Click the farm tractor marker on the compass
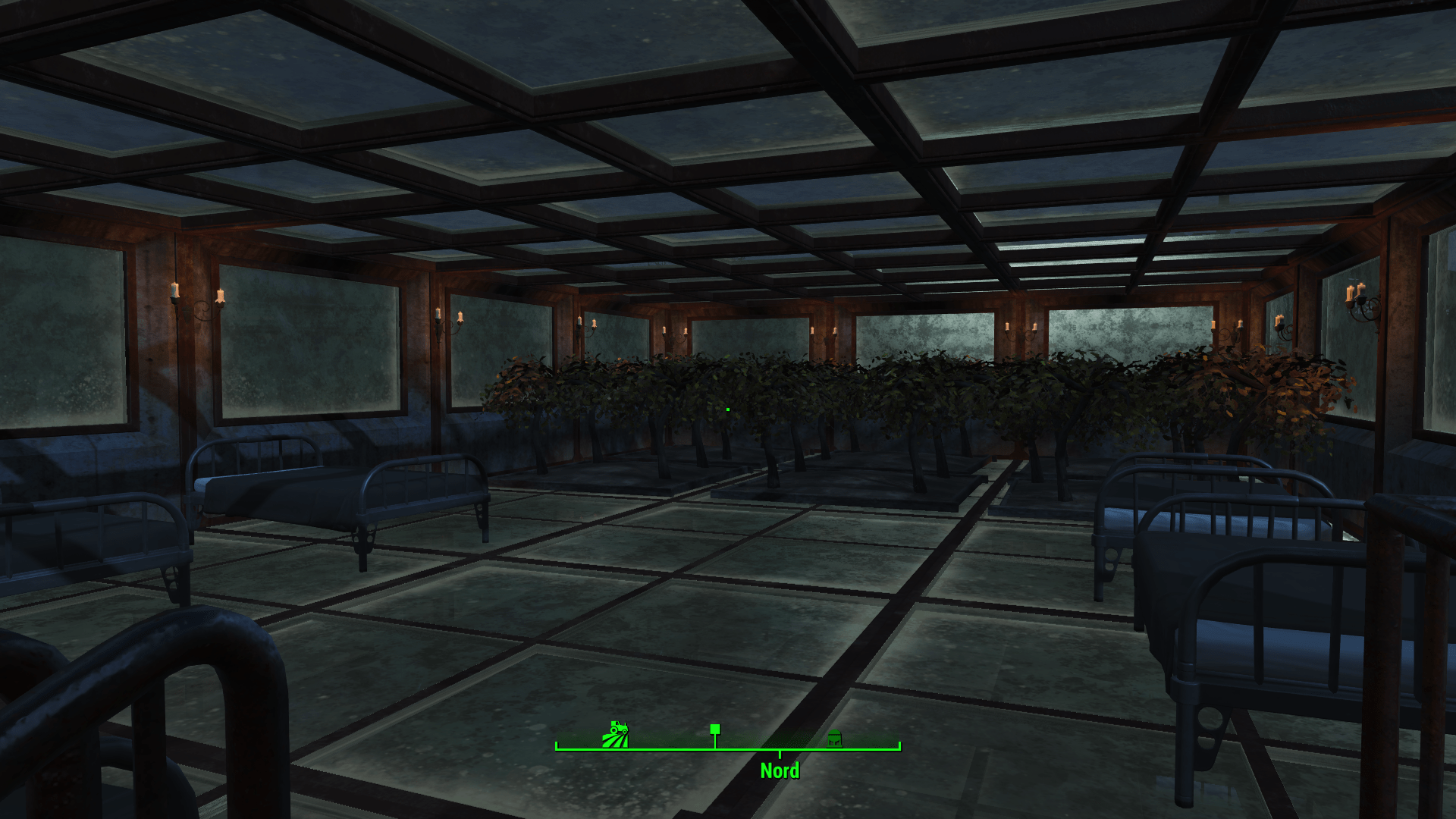The height and width of the screenshot is (819, 1456). pos(615,735)
